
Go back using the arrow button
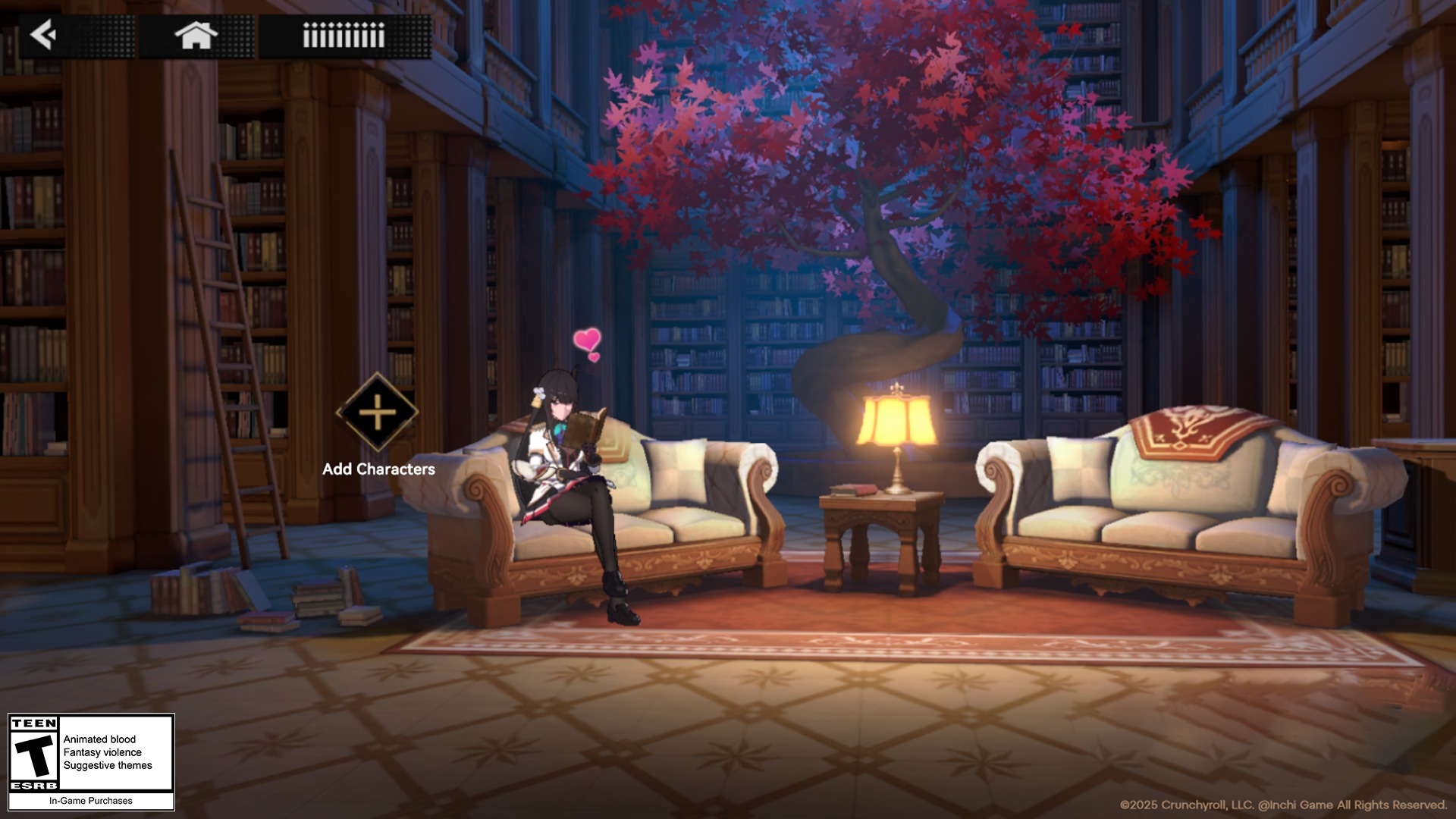(x=44, y=35)
